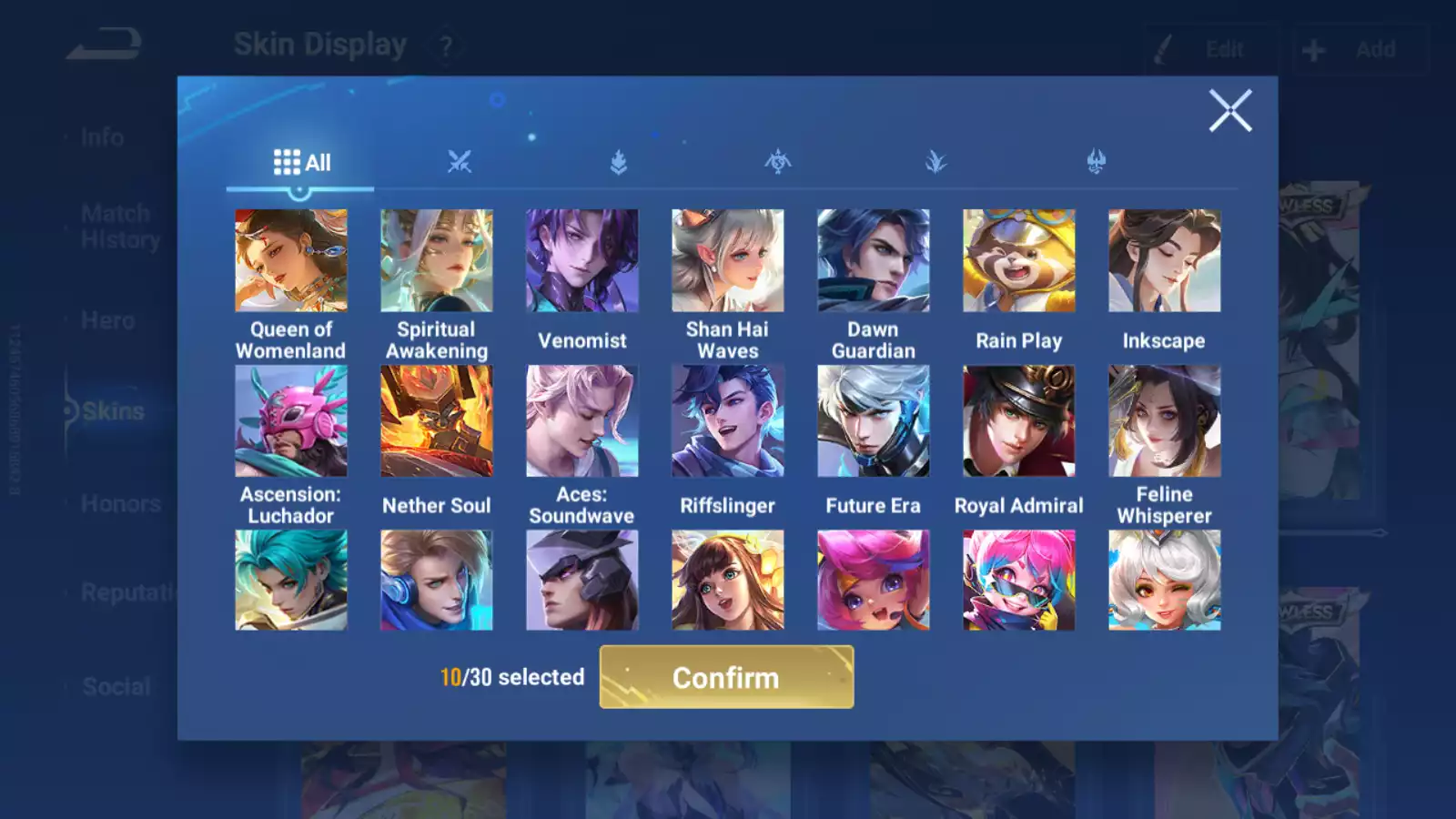Image resolution: width=1456 pixels, height=819 pixels.
Task: Close the skin selection popup
Action: (1230, 111)
